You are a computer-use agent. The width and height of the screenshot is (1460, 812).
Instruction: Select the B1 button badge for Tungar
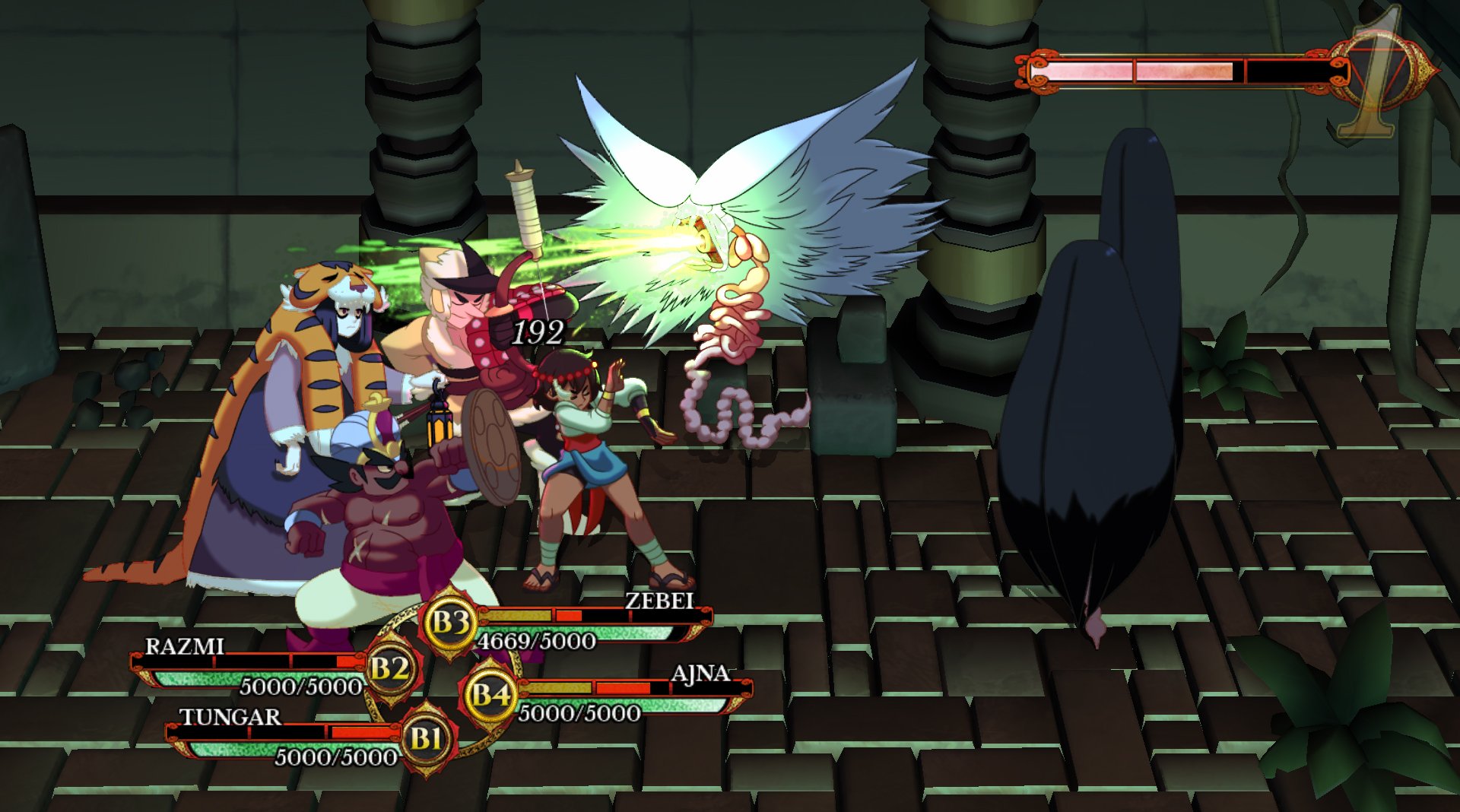pyautogui.click(x=428, y=737)
